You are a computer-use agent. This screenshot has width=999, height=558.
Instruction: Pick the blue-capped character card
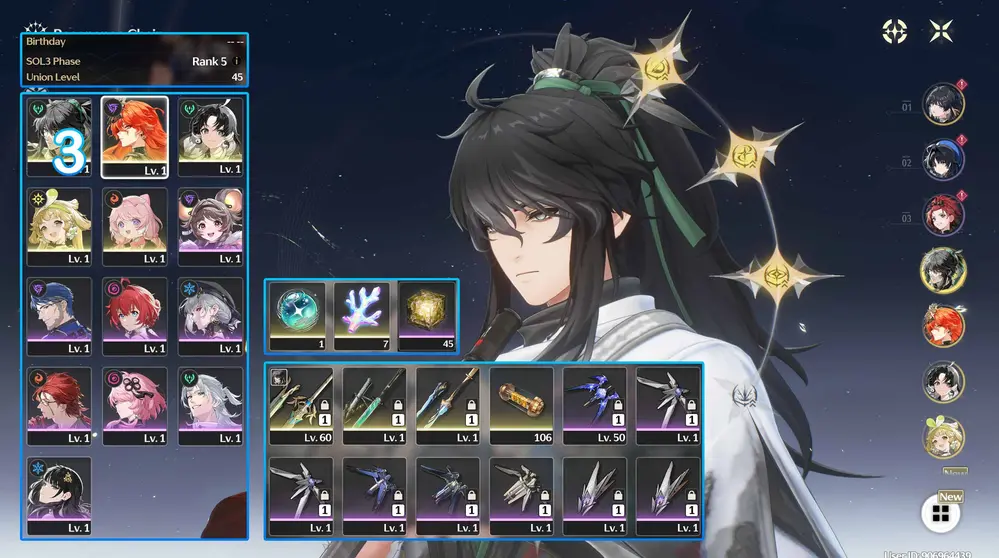tap(59, 316)
